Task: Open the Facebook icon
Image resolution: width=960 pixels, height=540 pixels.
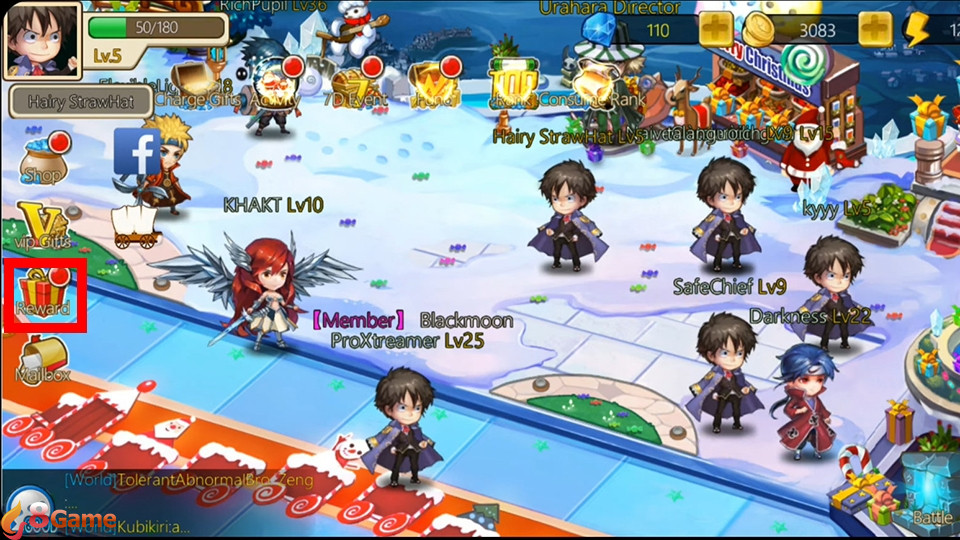Action: coord(137,152)
